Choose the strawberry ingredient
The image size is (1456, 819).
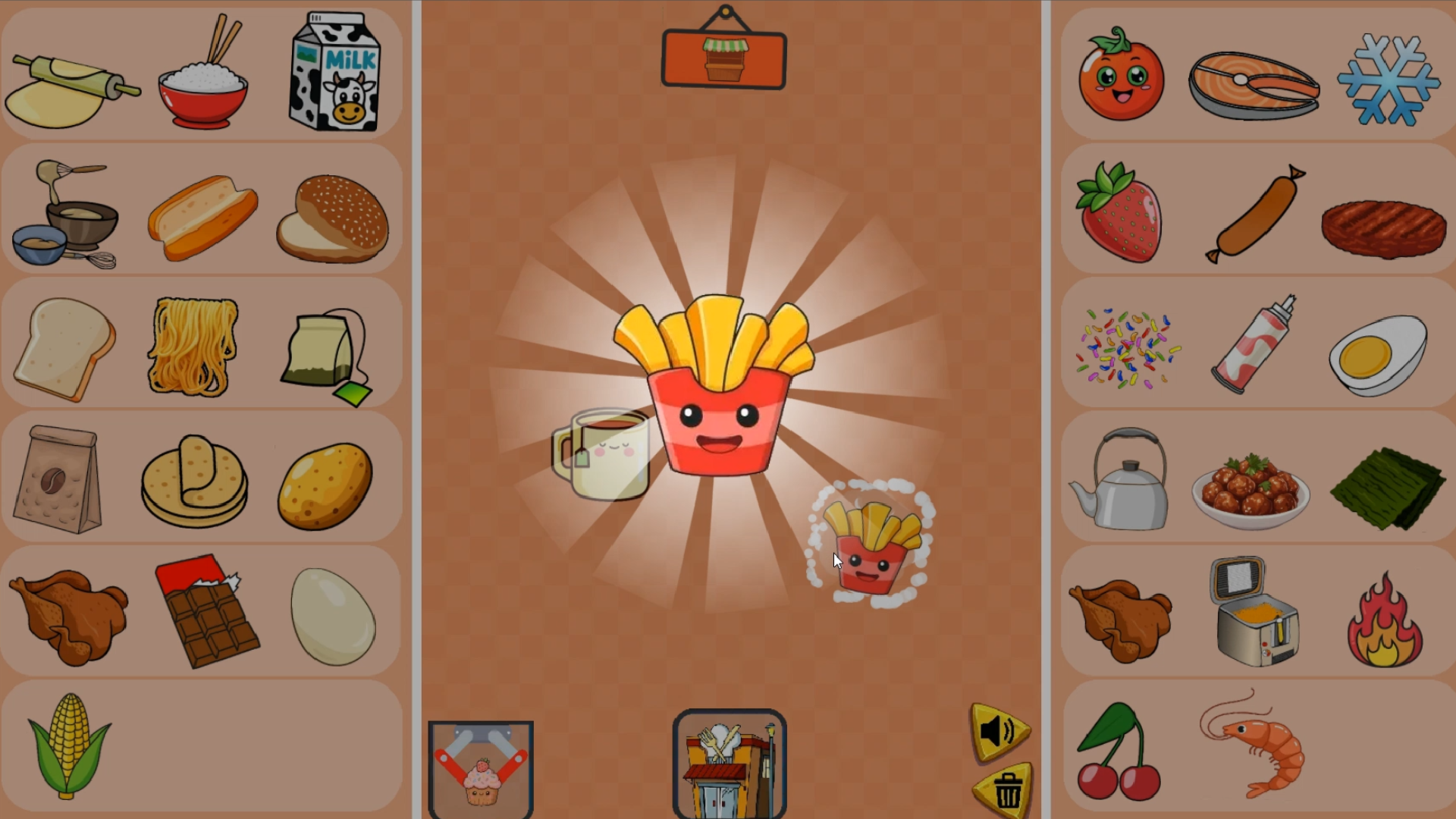[1119, 212]
